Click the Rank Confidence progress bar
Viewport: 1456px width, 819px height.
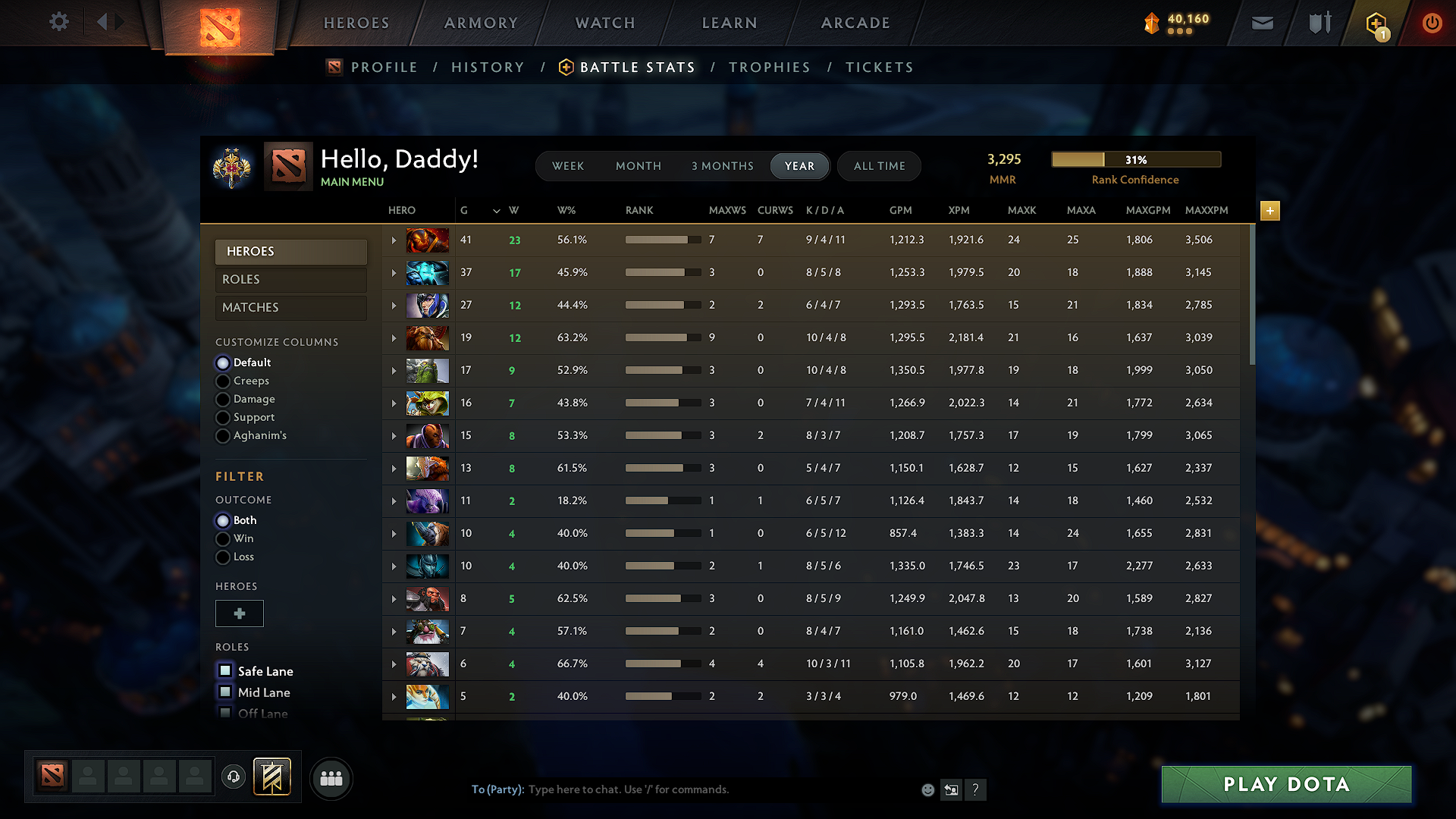click(x=1136, y=159)
